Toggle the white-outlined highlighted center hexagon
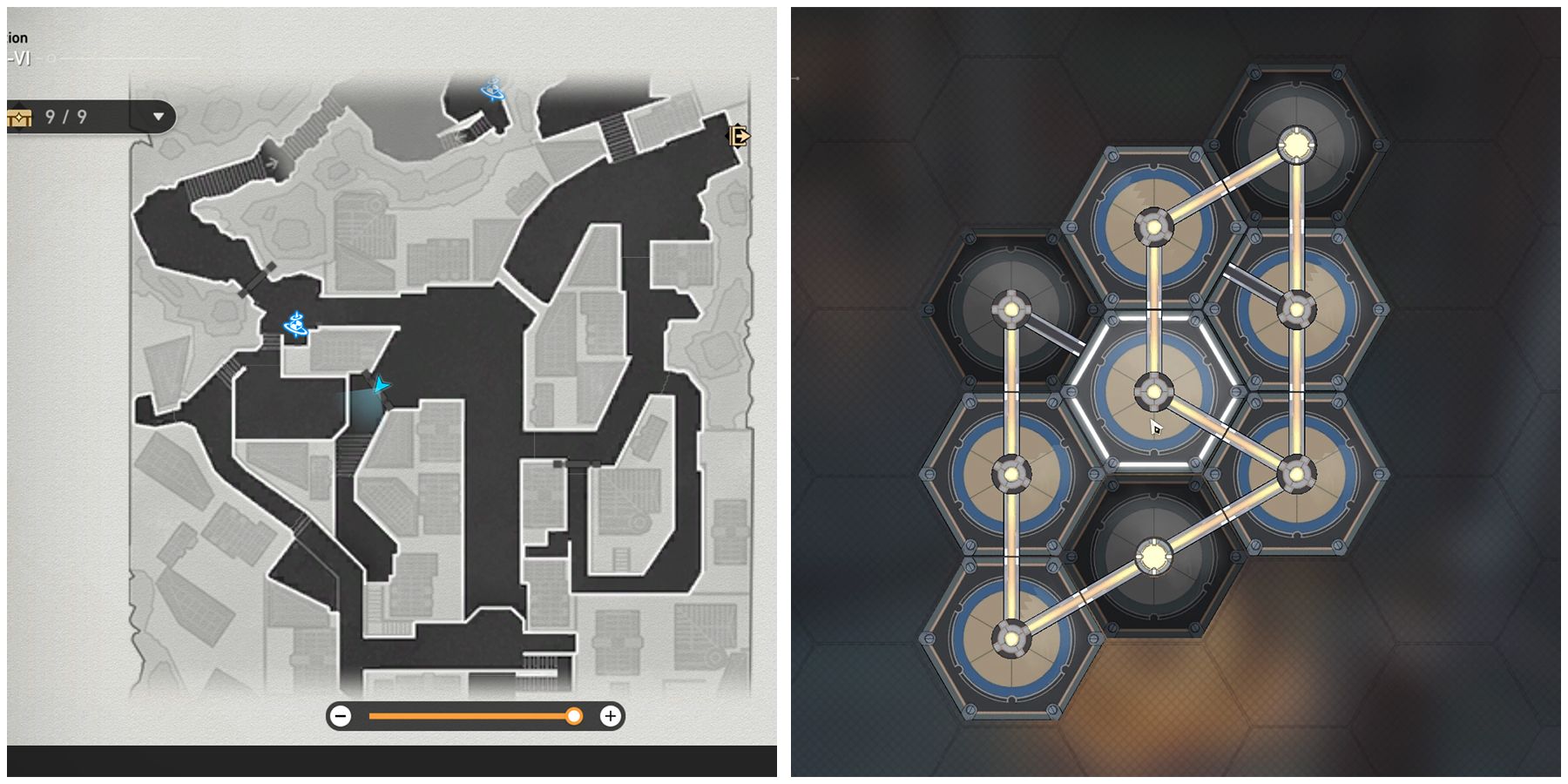 pos(1154,392)
